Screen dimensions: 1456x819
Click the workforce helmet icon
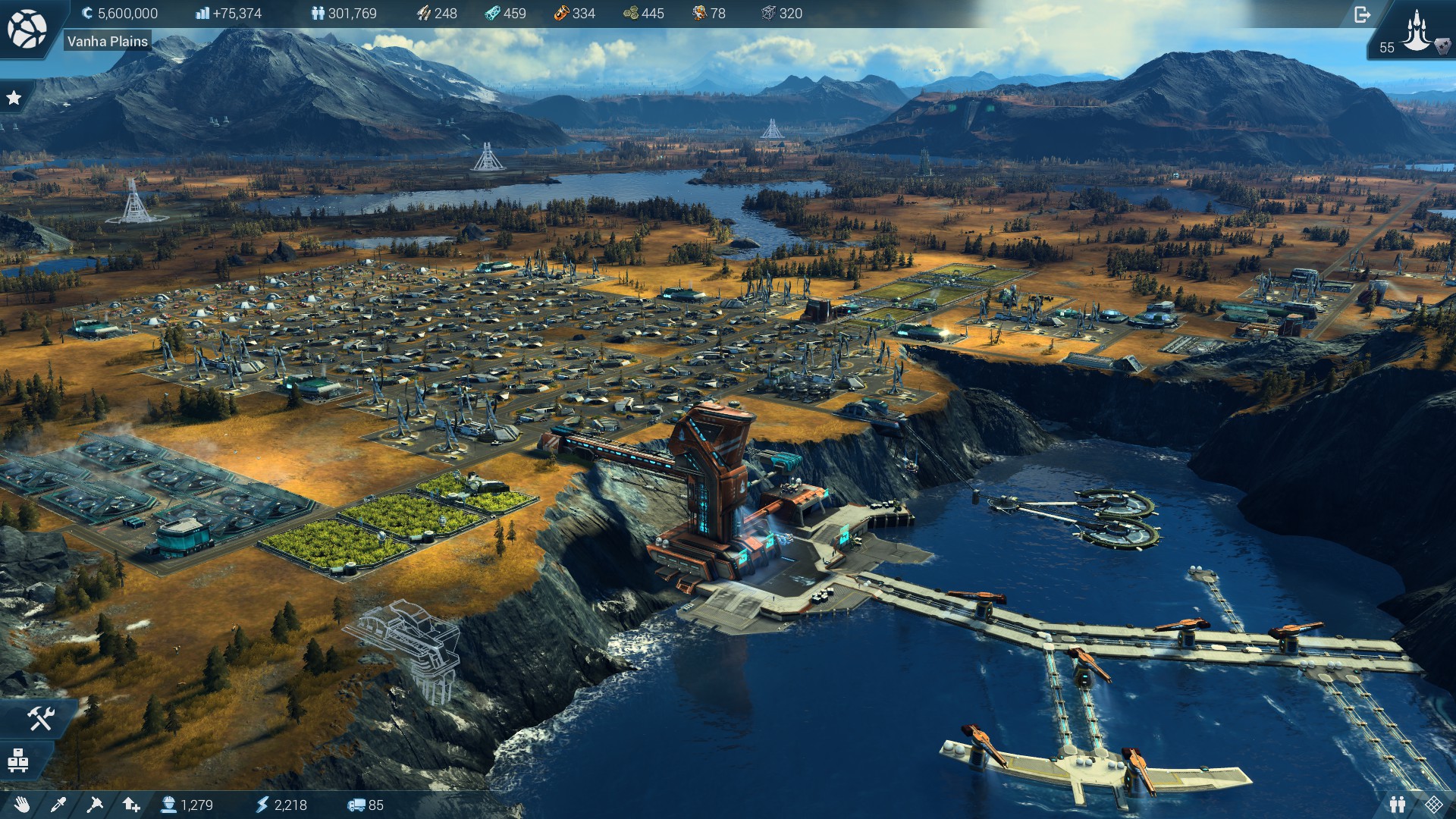168,805
